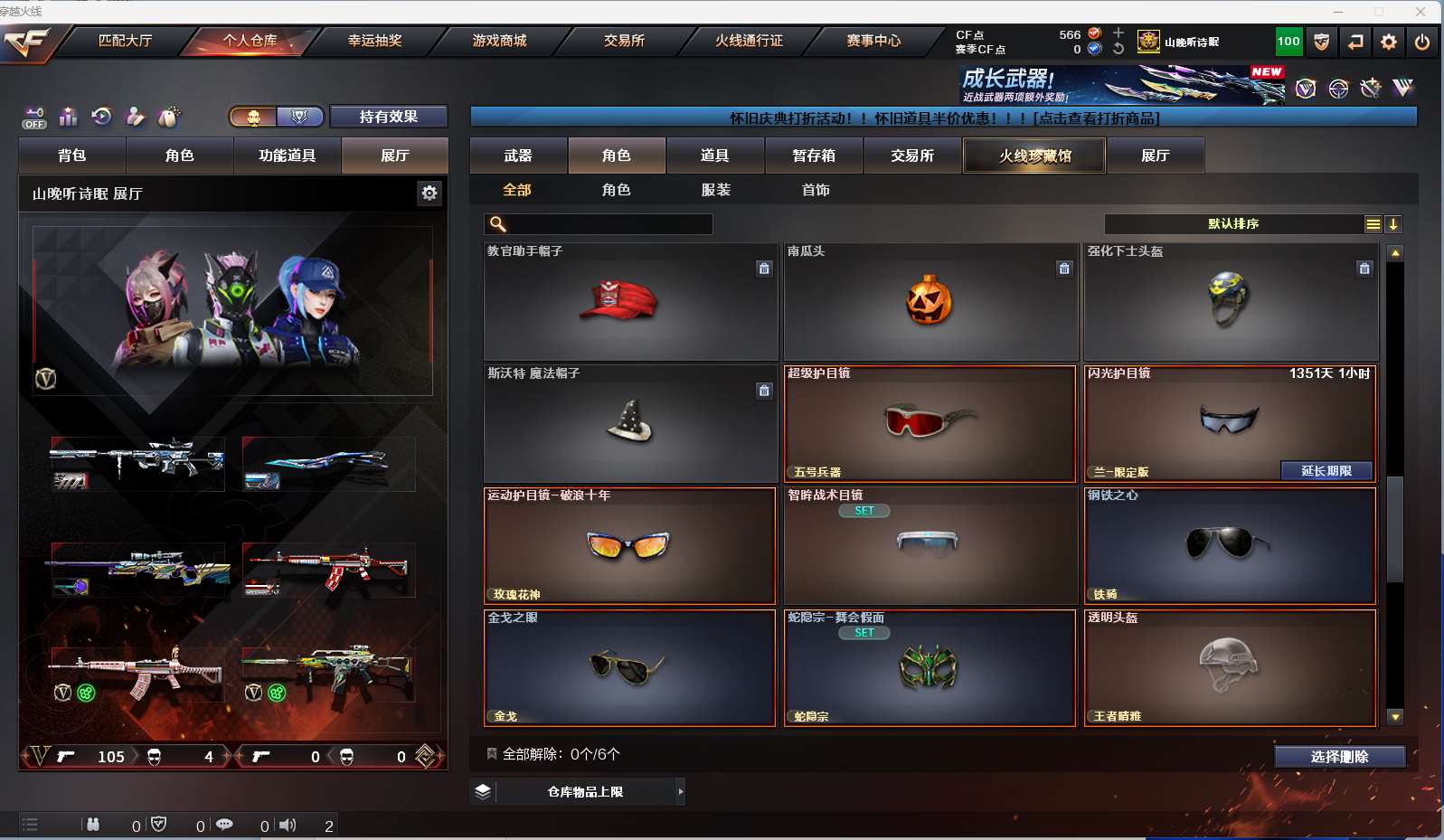This screenshot has height=840, width=1444.
Task: Choose the 钢铁之心 sunglasses item
Action: tap(1230, 545)
